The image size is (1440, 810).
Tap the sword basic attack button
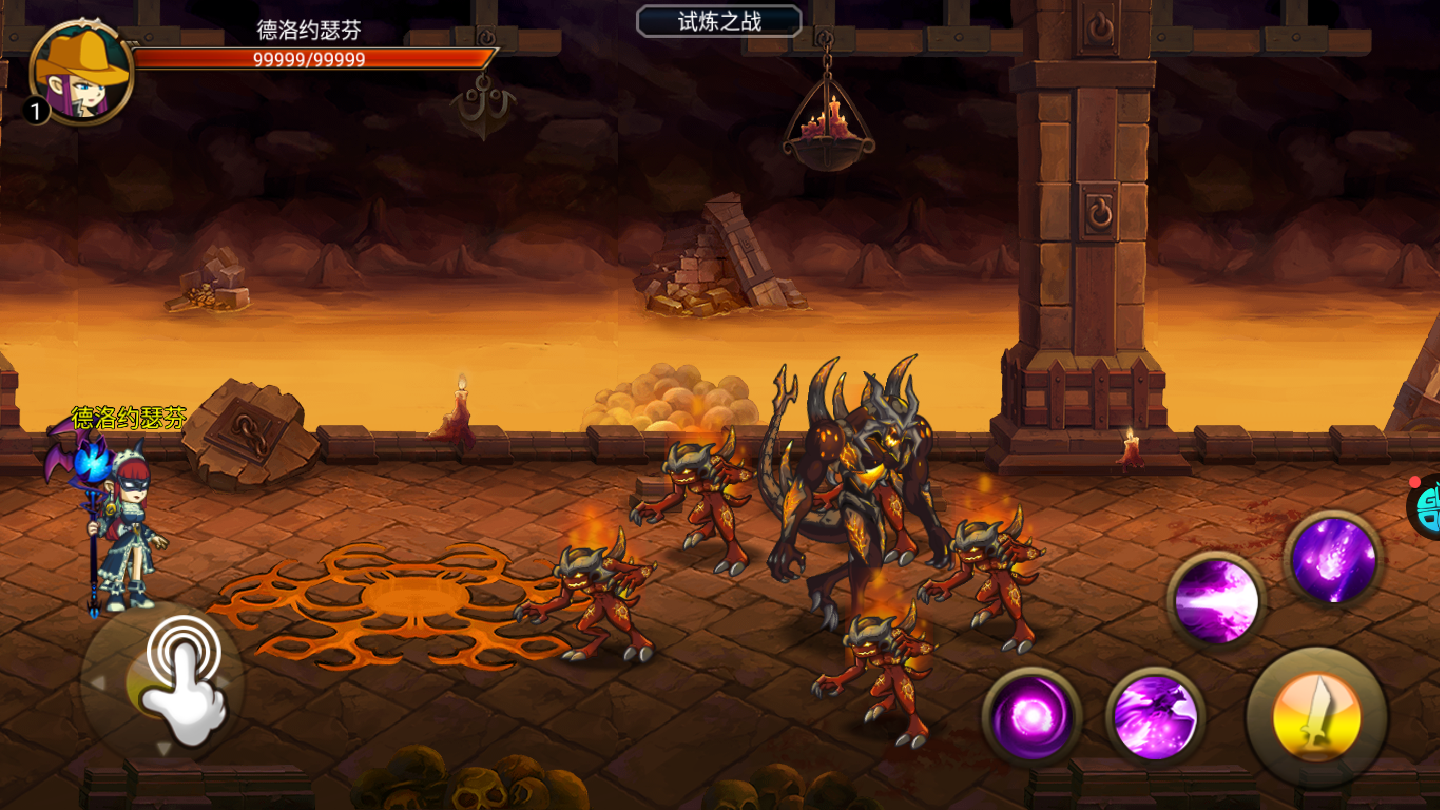click(x=1316, y=717)
